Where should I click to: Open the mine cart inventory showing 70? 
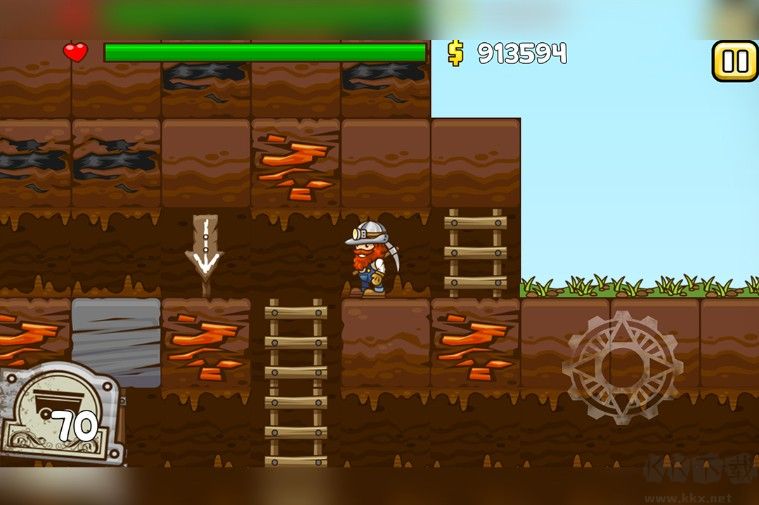pyautogui.click(x=60, y=414)
